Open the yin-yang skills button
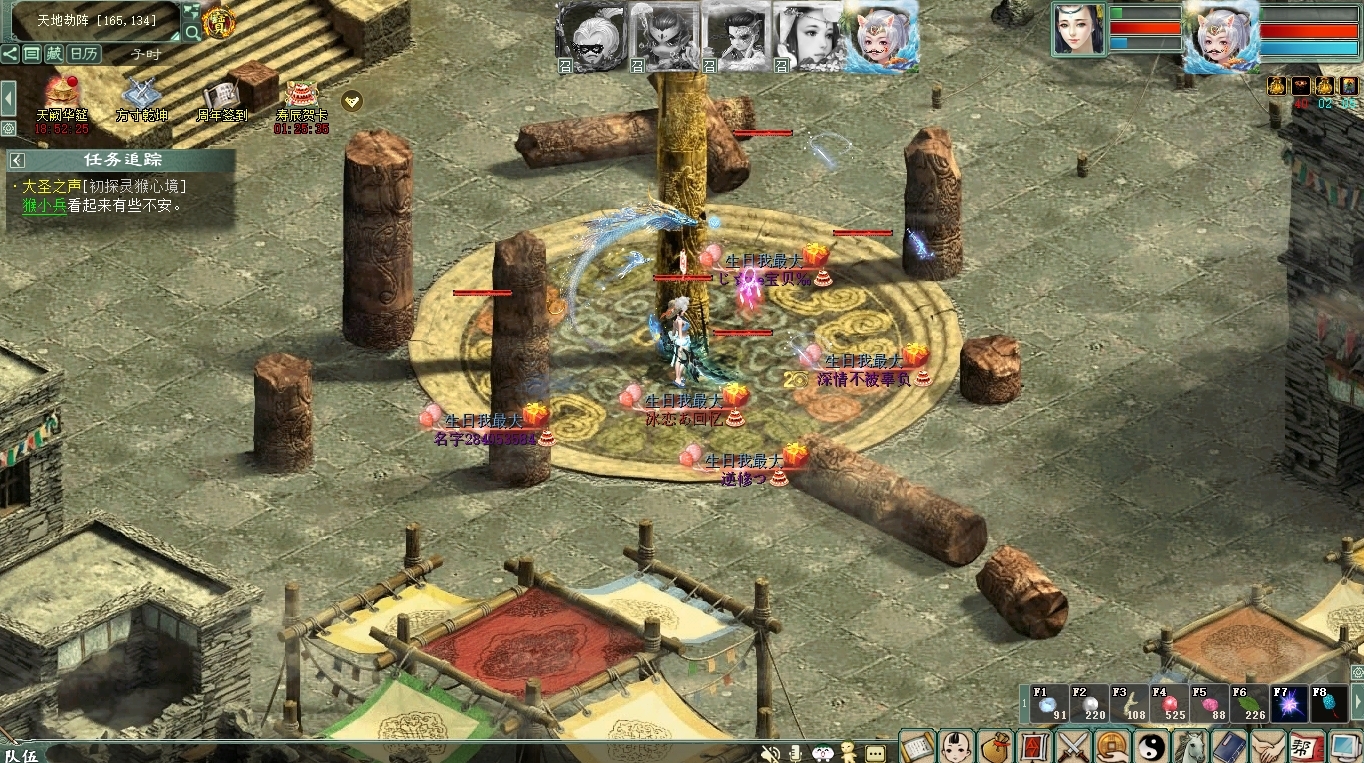The height and width of the screenshot is (763, 1364). point(1151,746)
